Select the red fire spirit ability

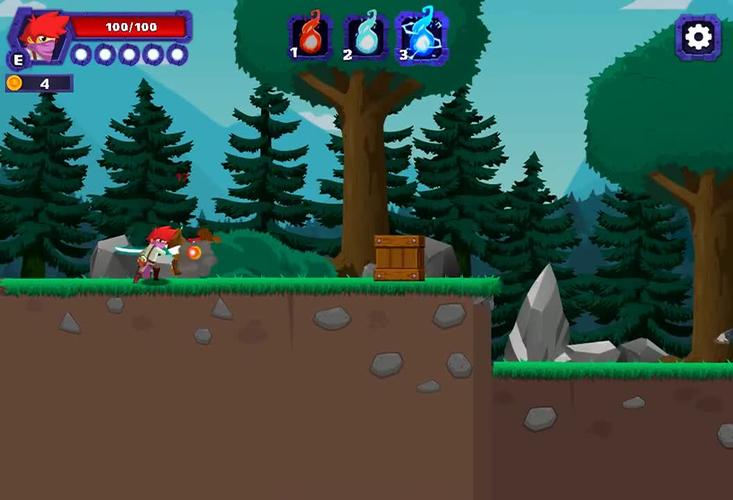310,36
